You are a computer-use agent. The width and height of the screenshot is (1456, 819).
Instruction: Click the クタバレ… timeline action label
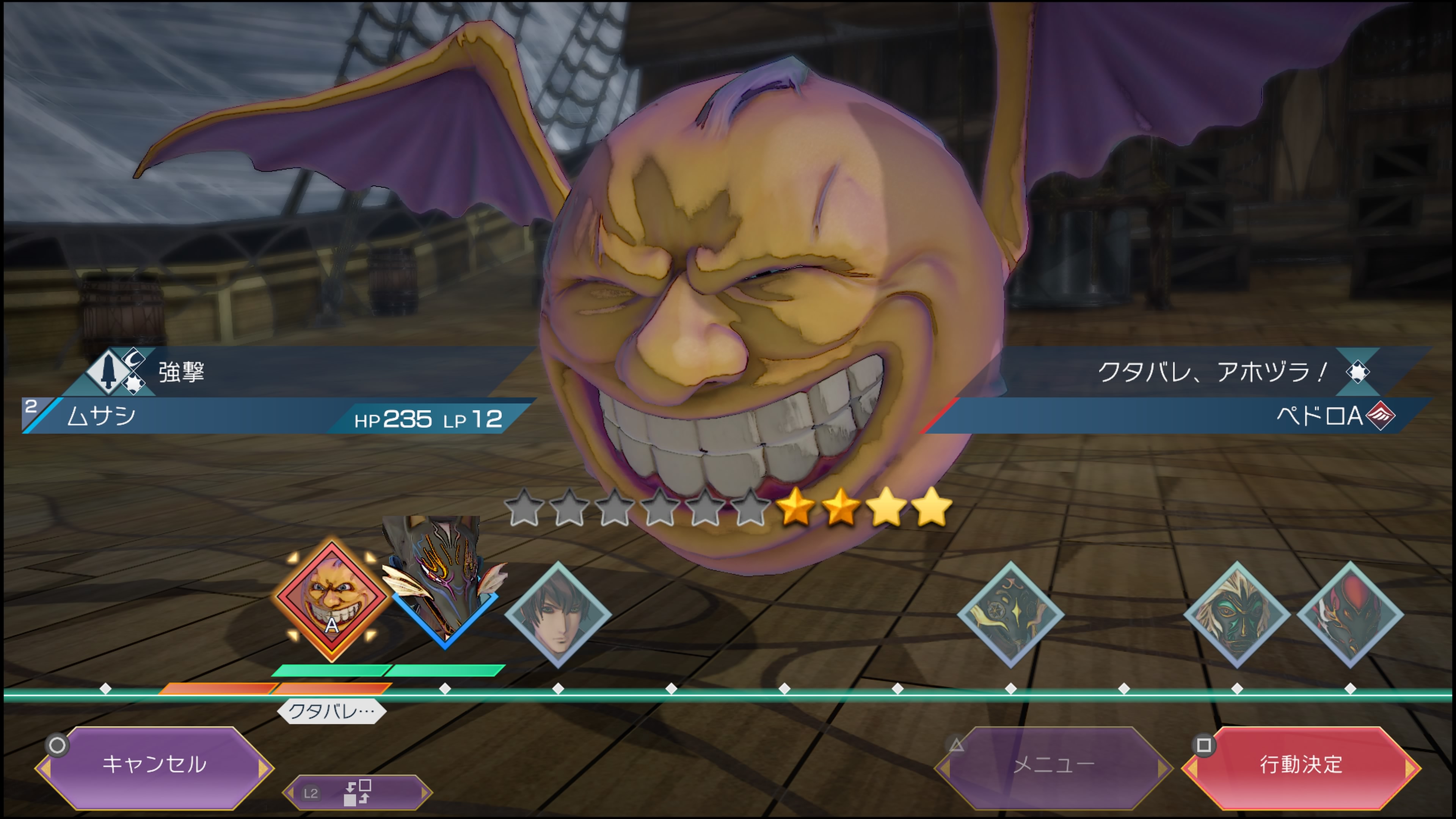[x=331, y=711]
